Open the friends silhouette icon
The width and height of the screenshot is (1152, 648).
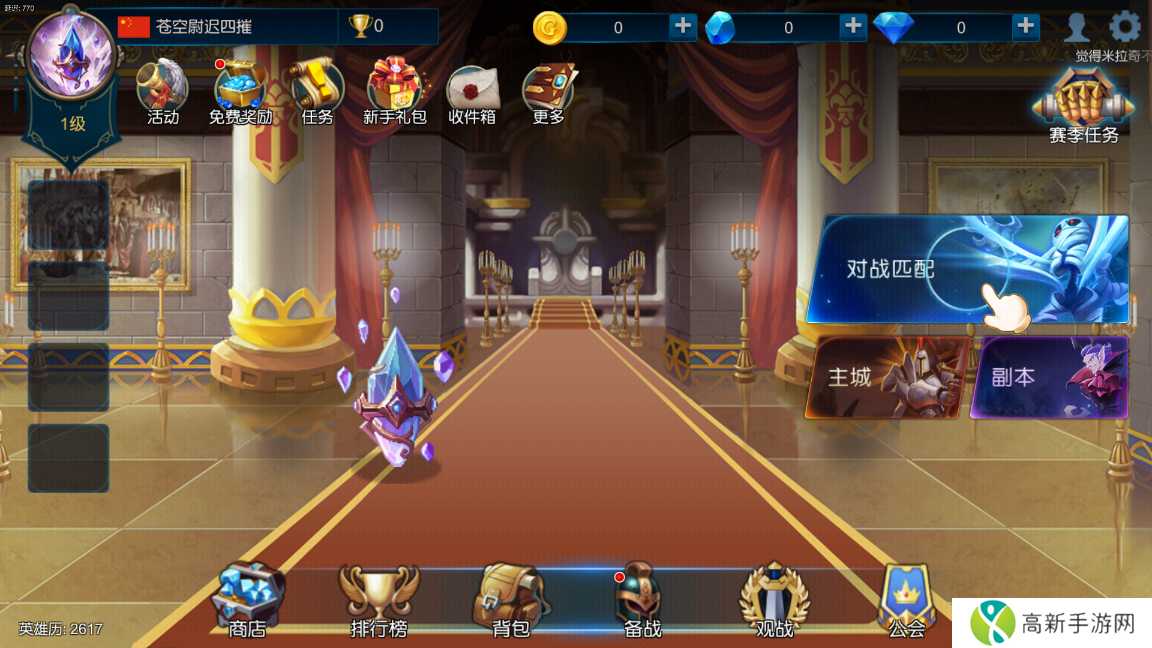click(x=1077, y=27)
